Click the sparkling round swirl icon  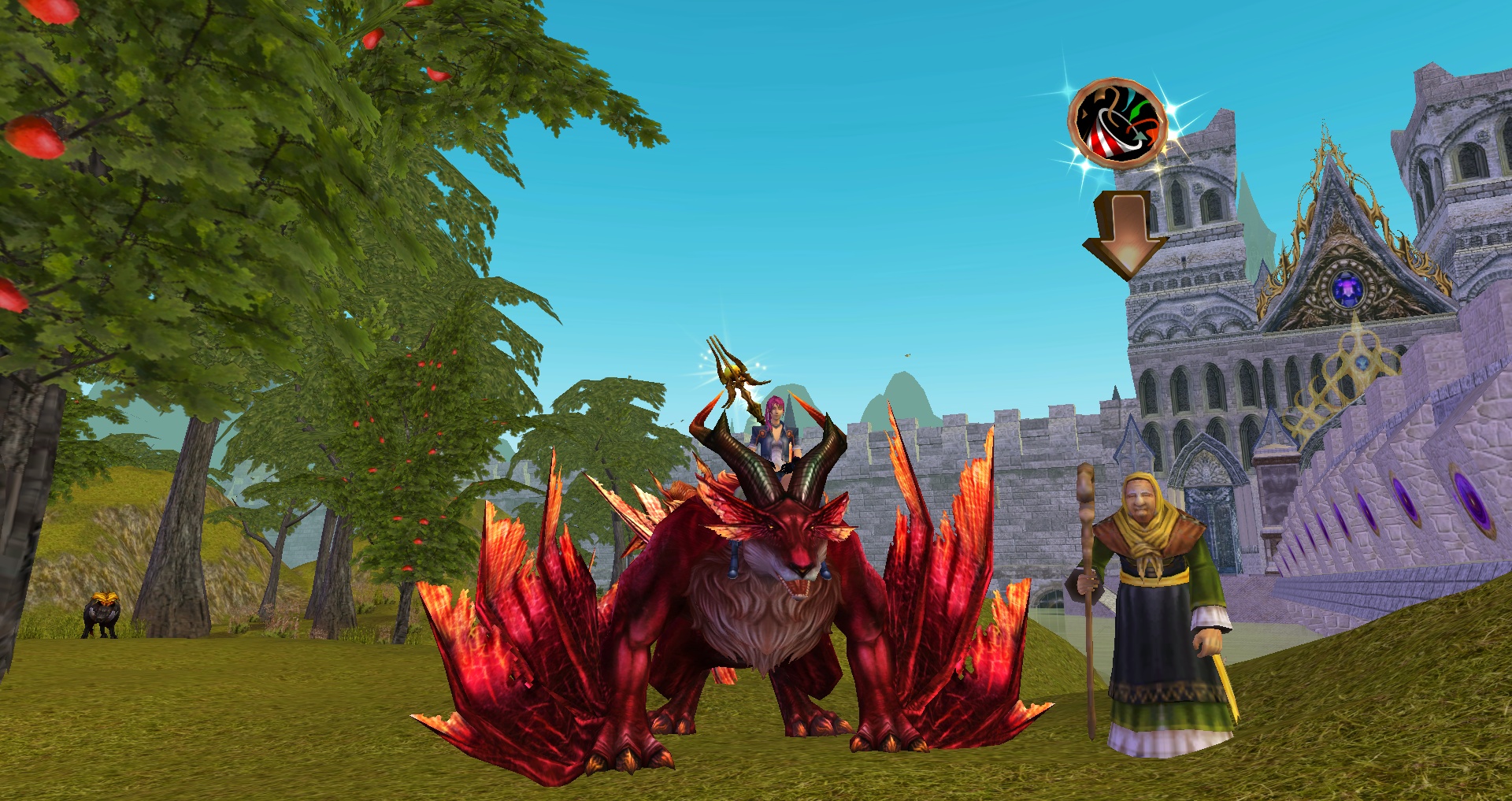point(1117,124)
